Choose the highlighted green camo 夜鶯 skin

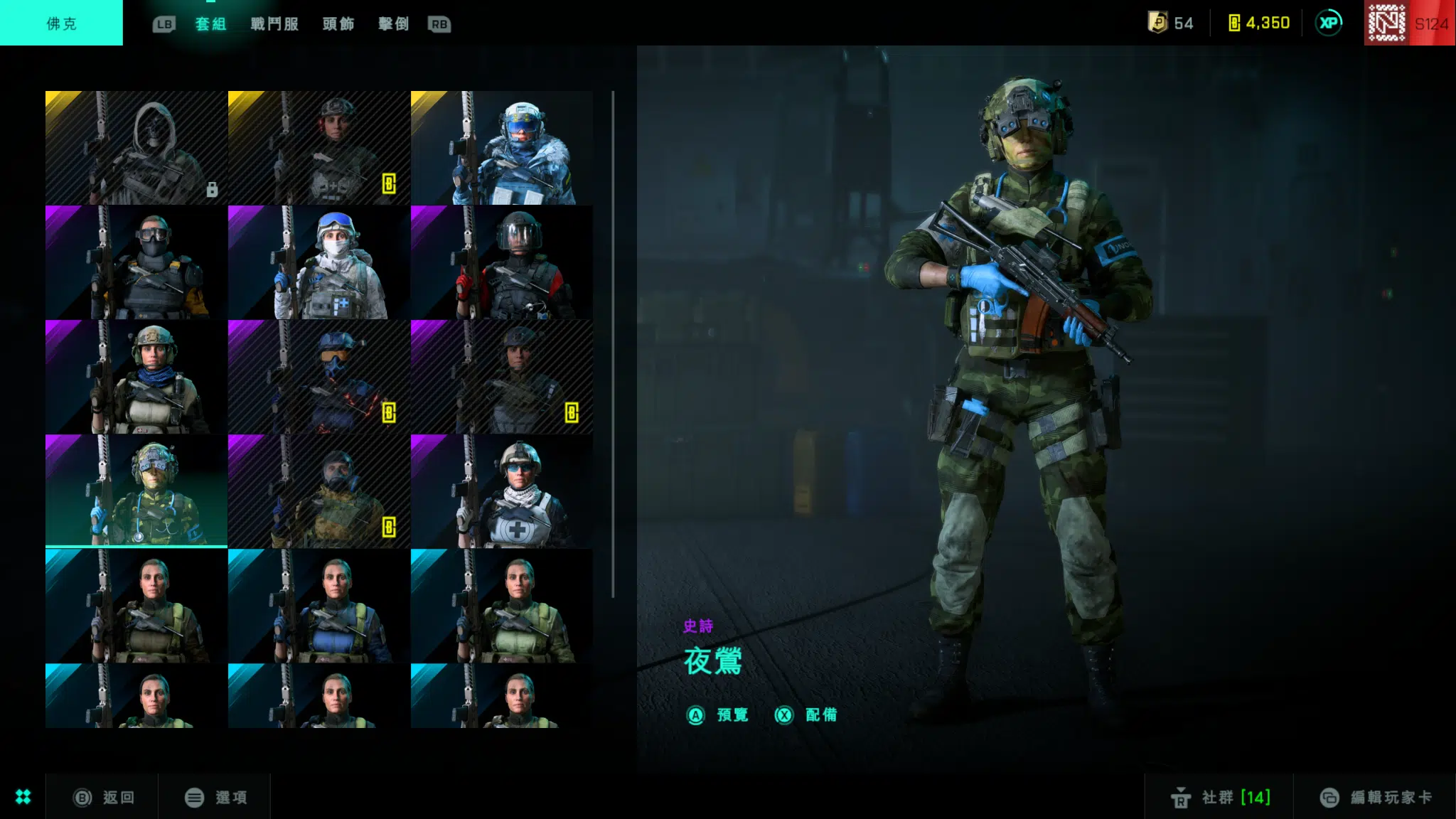tap(136, 491)
